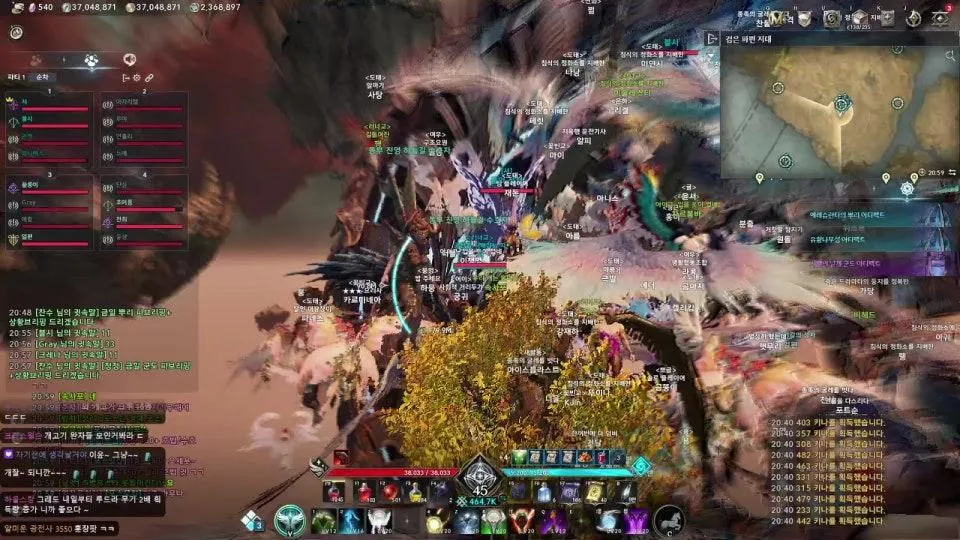Activate the winged identity skill emblem

290,519
